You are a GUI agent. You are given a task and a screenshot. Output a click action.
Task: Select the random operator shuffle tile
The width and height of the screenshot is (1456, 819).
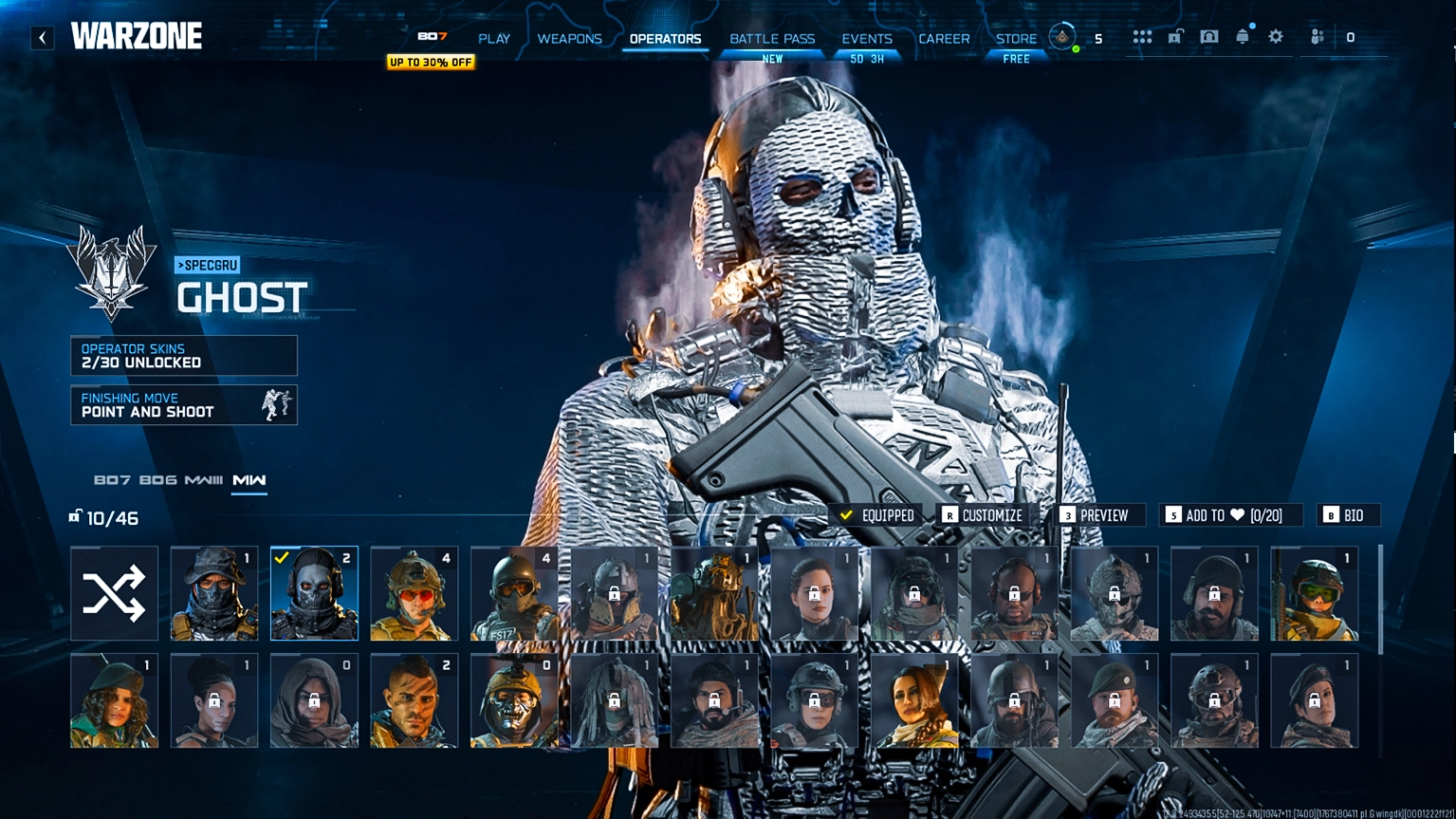click(x=114, y=592)
